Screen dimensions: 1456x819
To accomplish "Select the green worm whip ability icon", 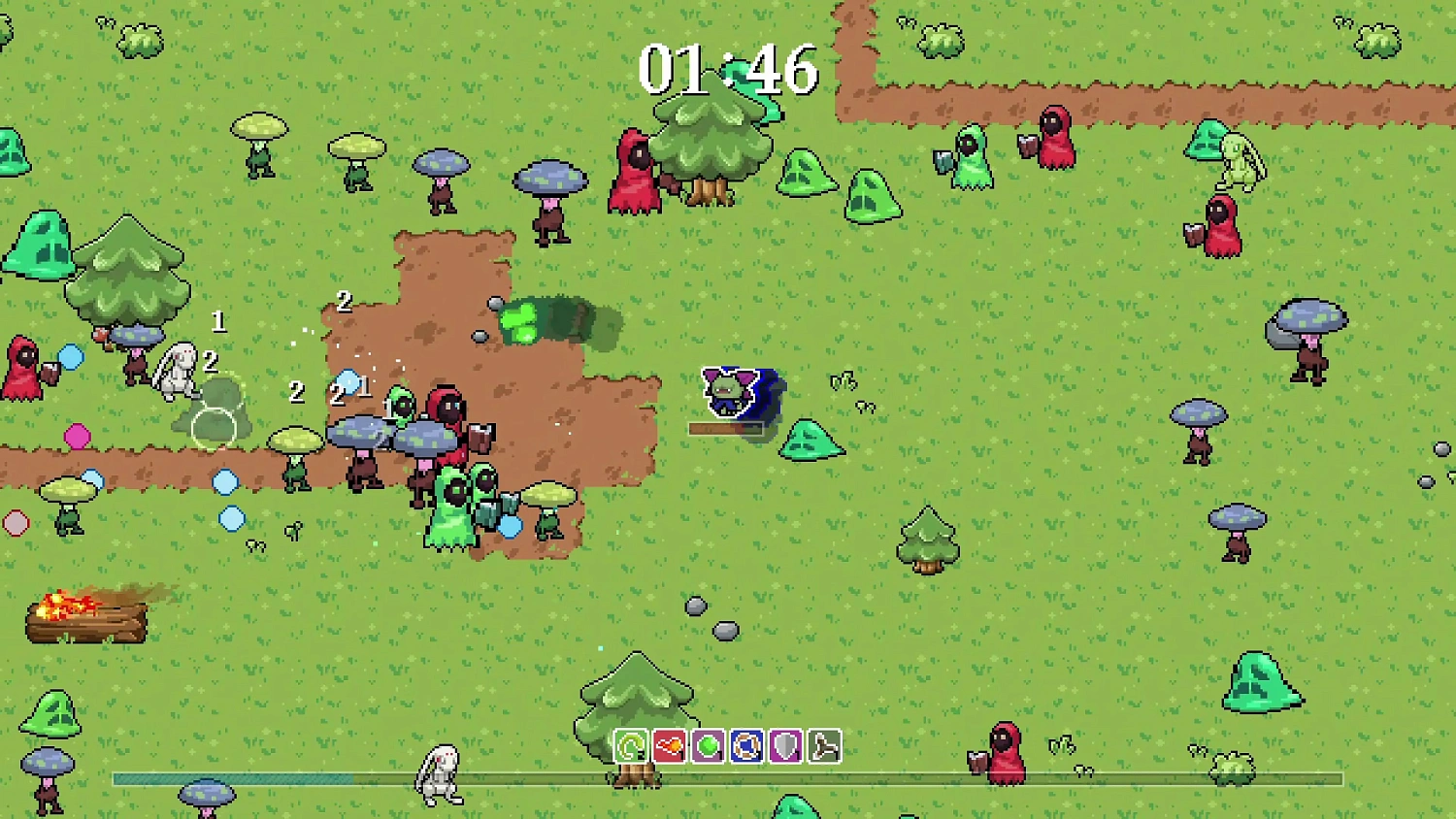I will pyautogui.click(x=631, y=746).
